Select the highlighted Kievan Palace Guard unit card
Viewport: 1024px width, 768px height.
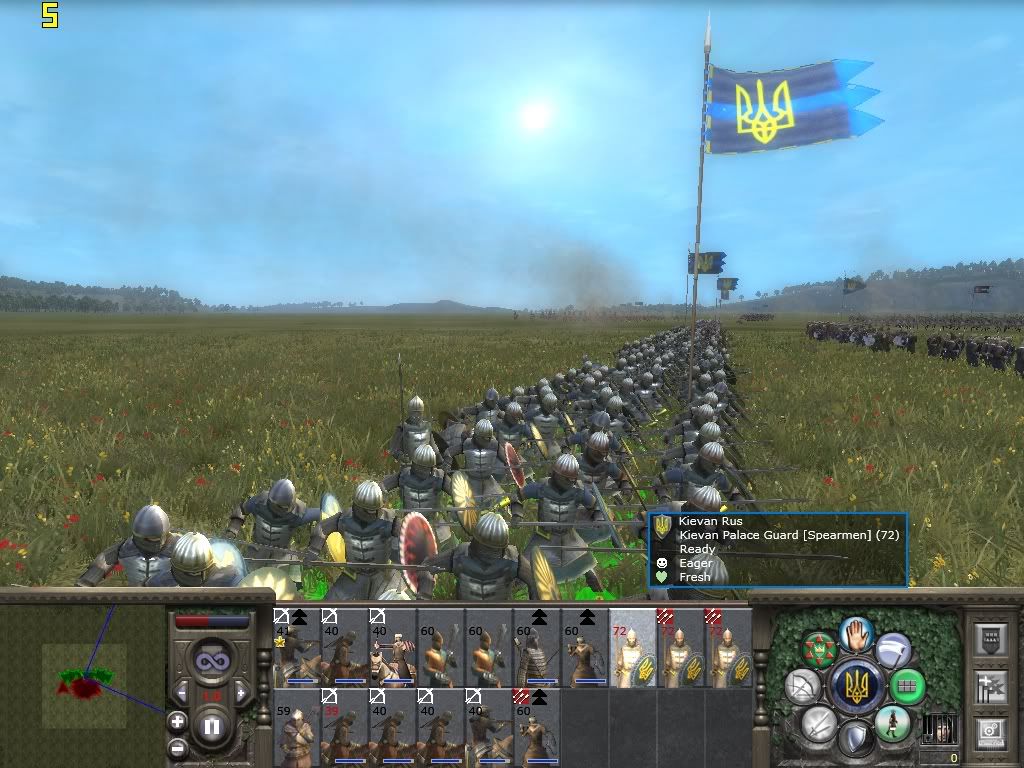pos(633,647)
